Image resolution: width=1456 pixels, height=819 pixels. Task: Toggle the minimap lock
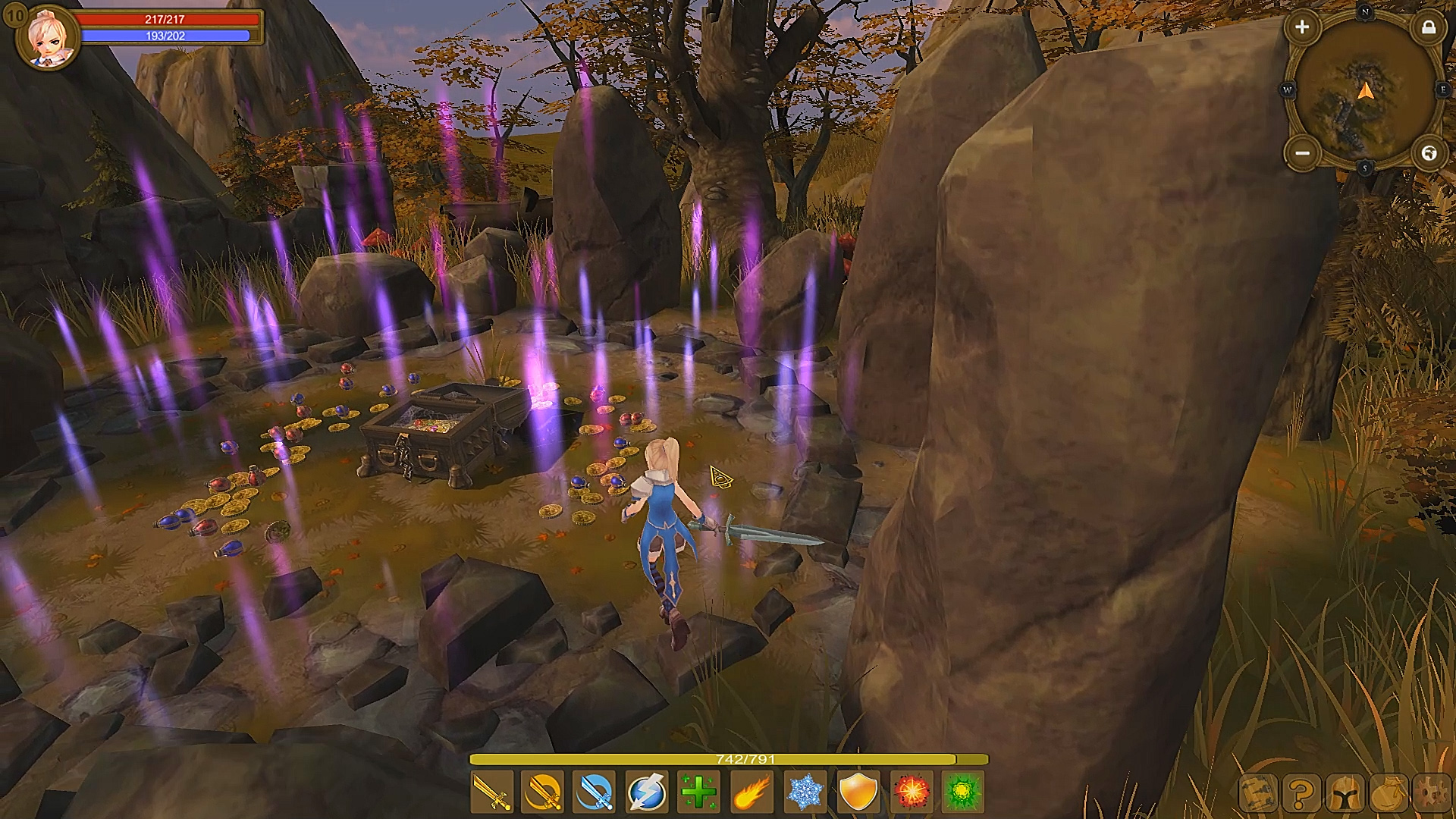click(1429, 29)
